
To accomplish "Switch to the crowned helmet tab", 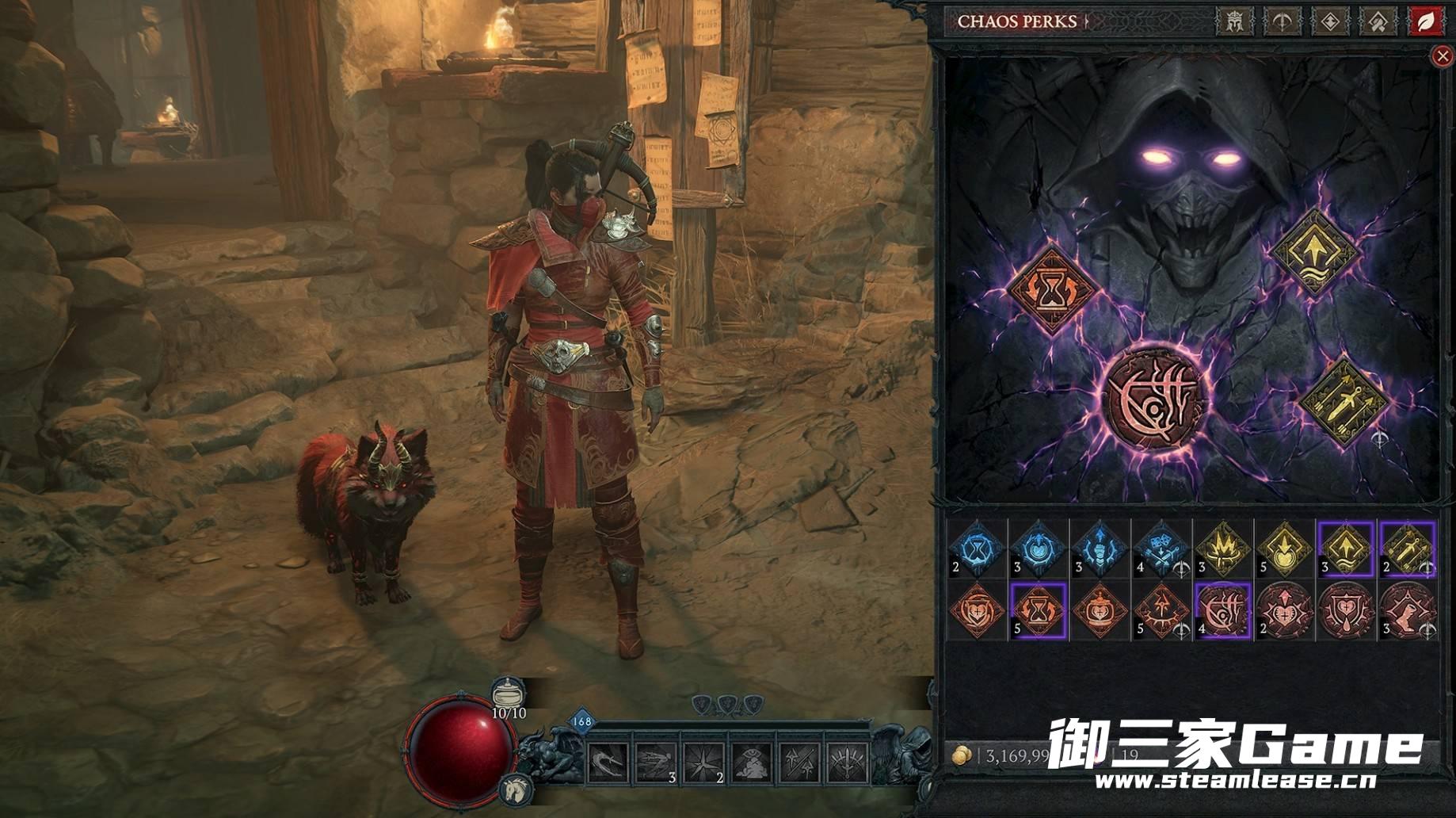I will (x=1234, y=21).
